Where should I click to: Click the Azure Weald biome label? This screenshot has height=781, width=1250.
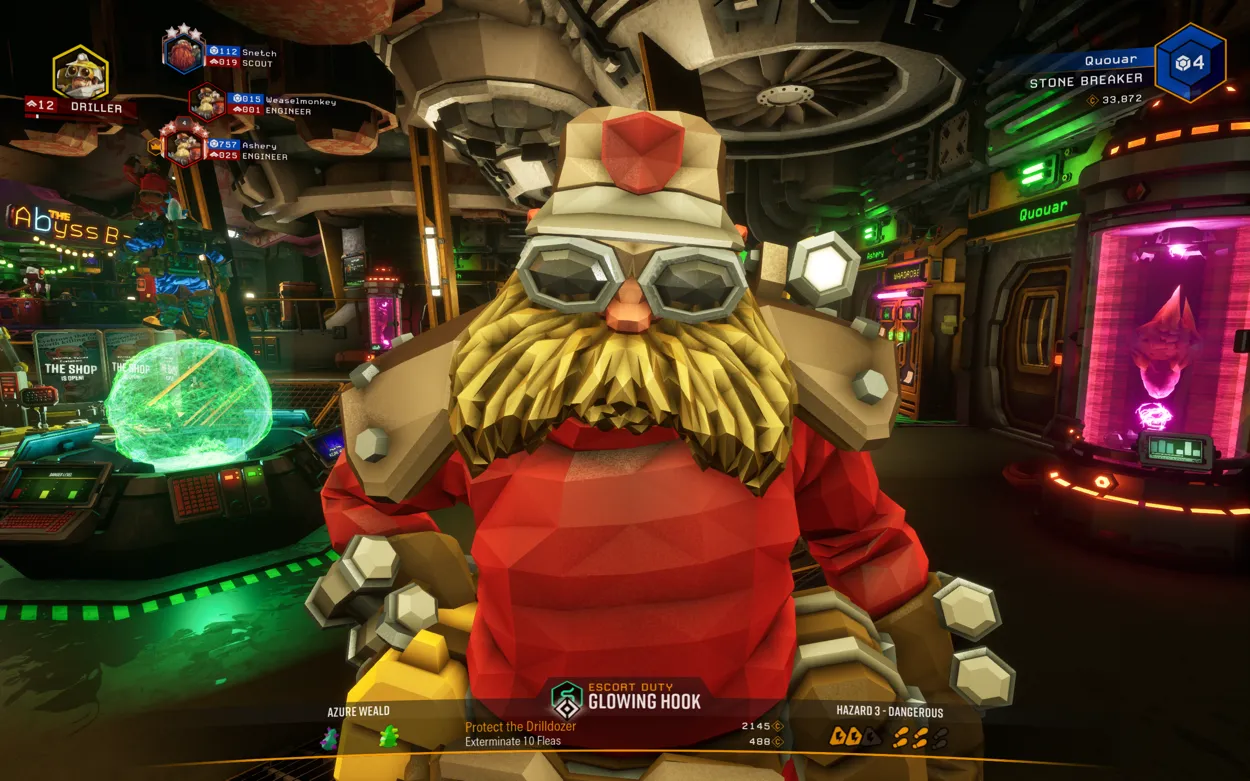(358, 712)
